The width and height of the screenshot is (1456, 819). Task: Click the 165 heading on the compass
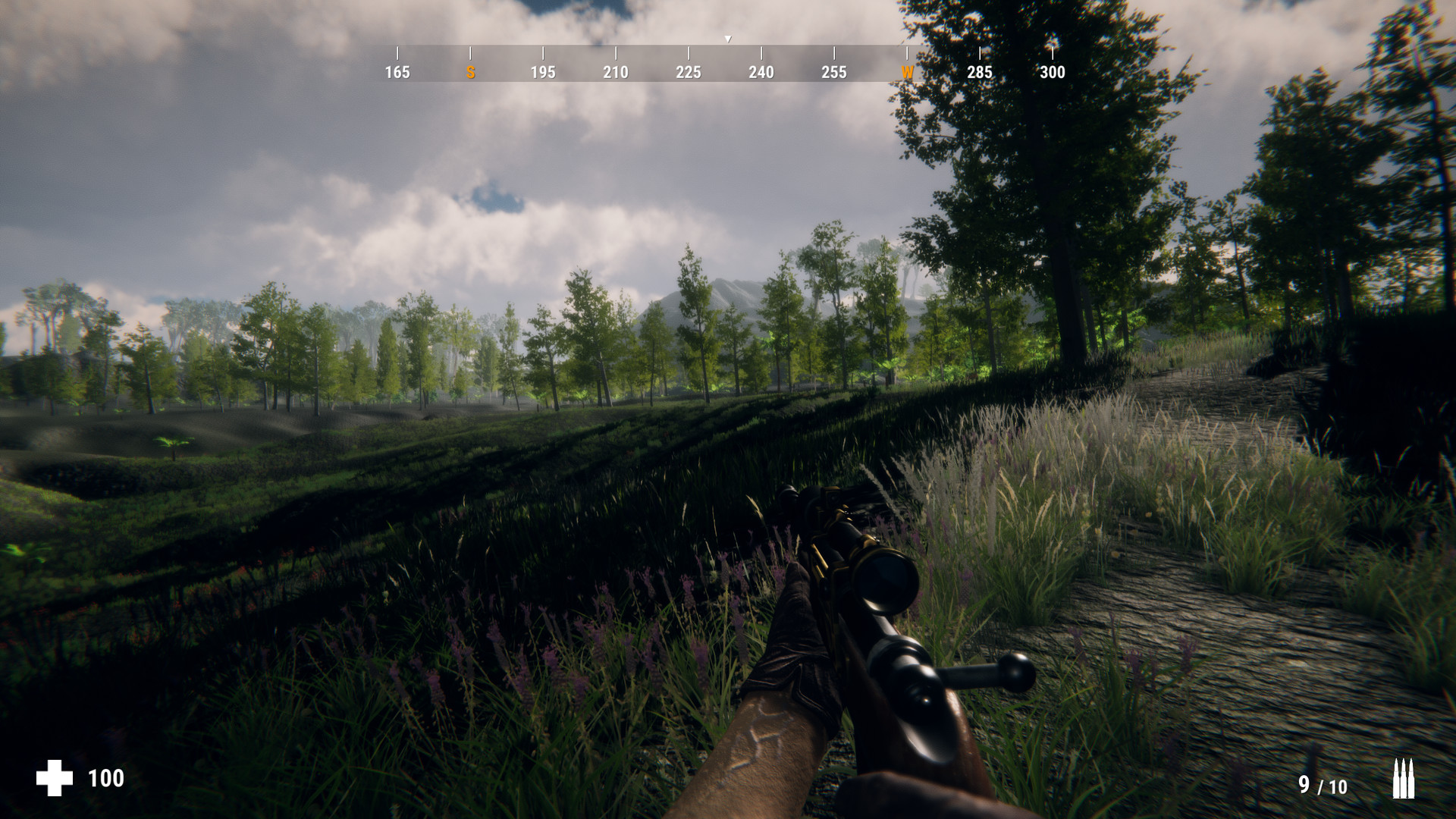(397, 74)
